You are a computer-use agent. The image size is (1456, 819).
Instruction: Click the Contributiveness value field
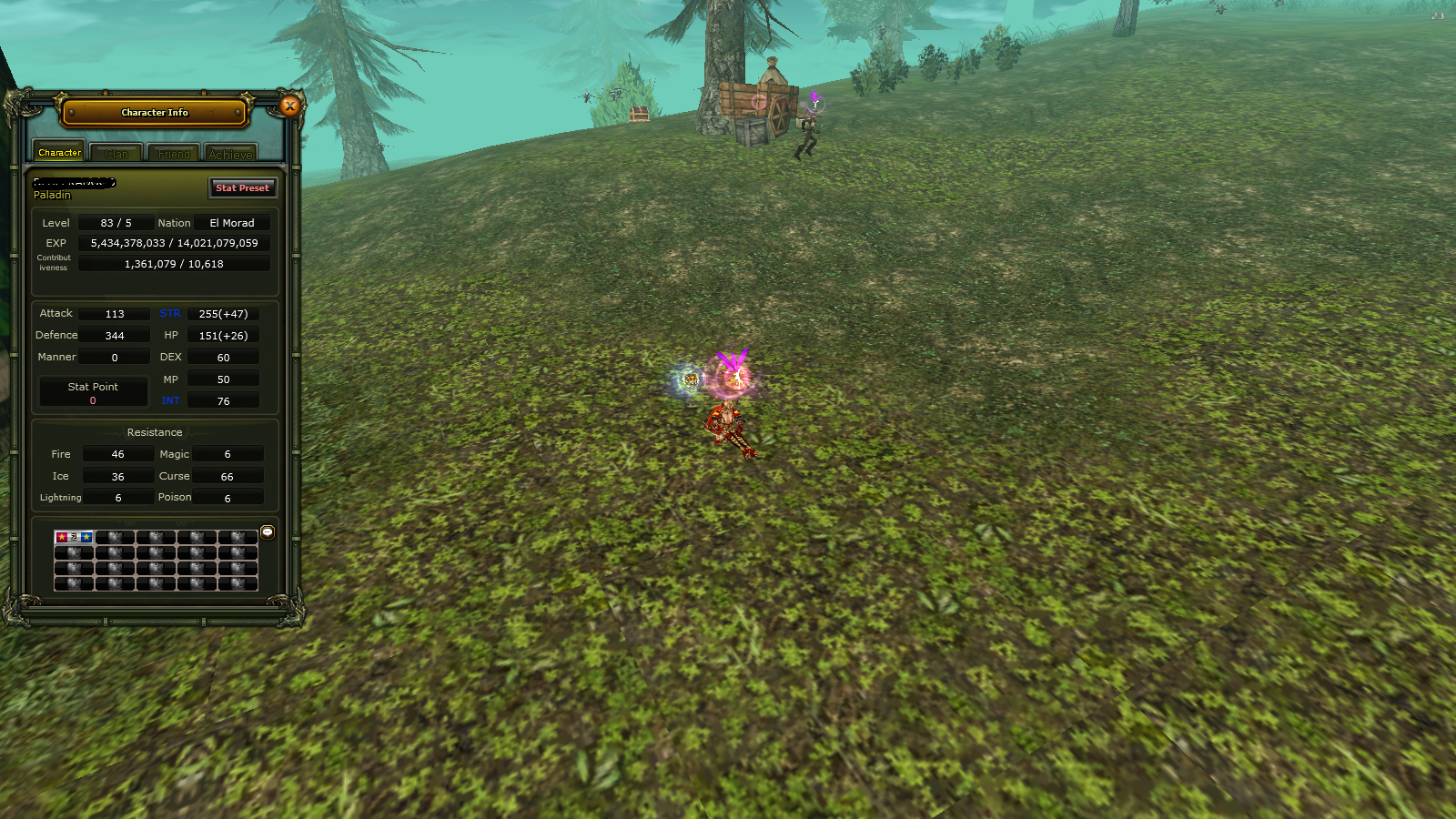point(174,263)
